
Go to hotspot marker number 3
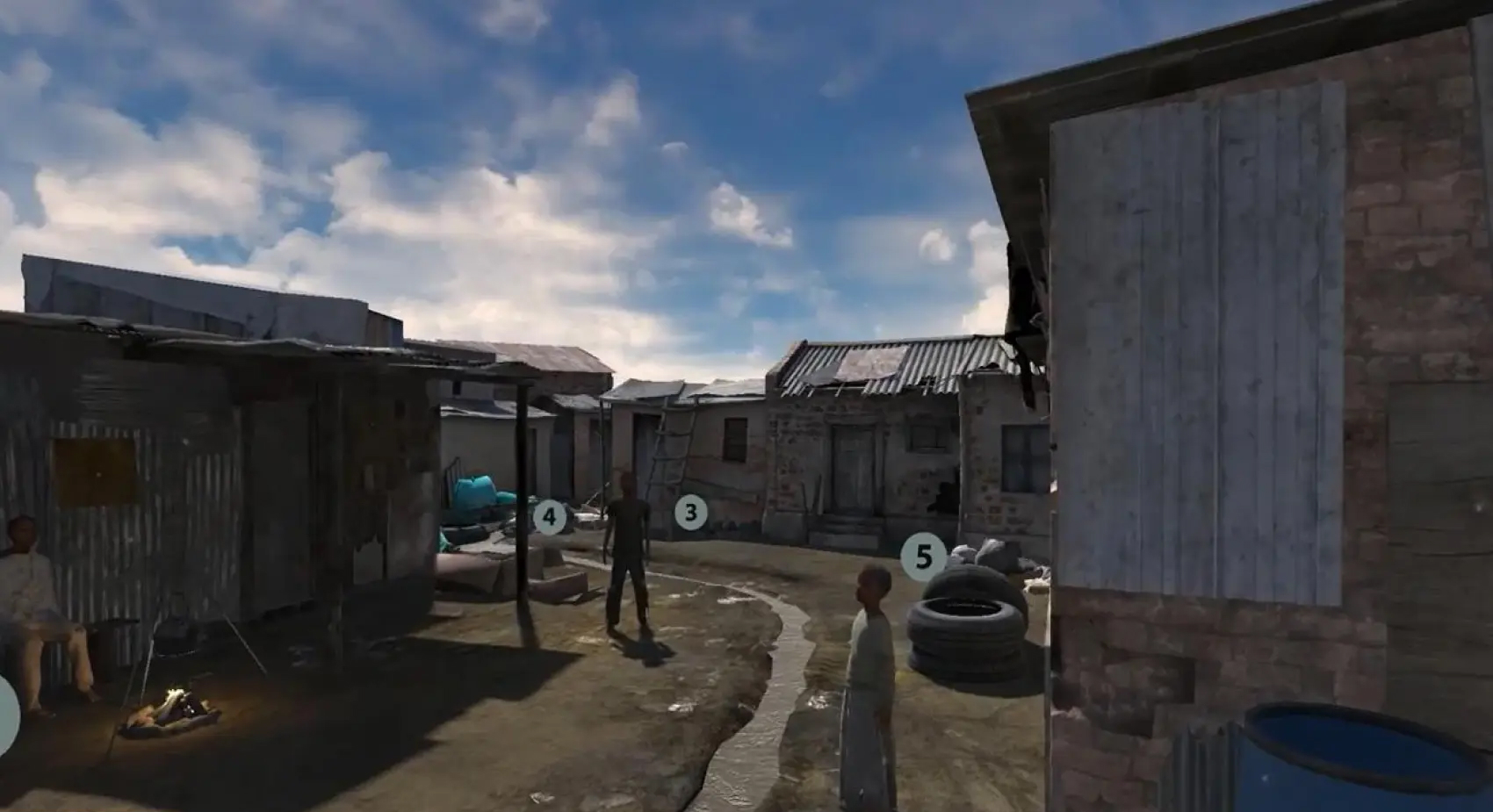coord(690,513)
